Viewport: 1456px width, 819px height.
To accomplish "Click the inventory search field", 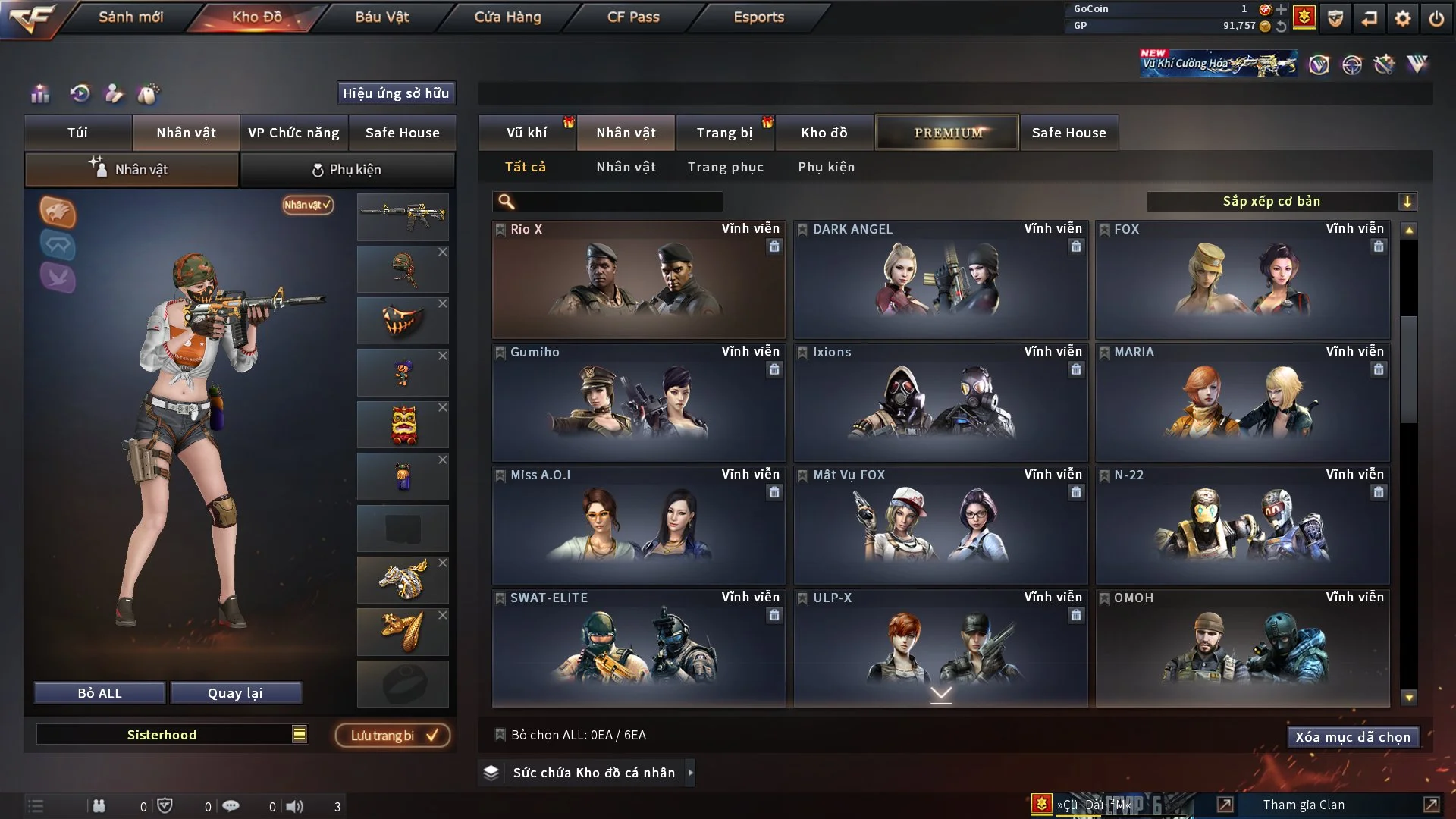I will coord(618,201).
